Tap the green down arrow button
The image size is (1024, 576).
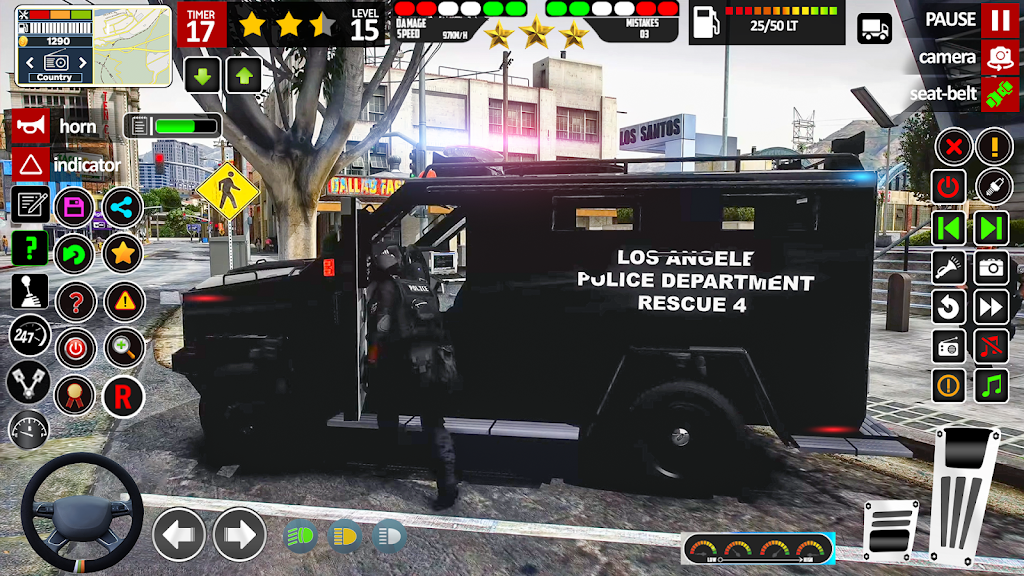click(x=203, y=75)
